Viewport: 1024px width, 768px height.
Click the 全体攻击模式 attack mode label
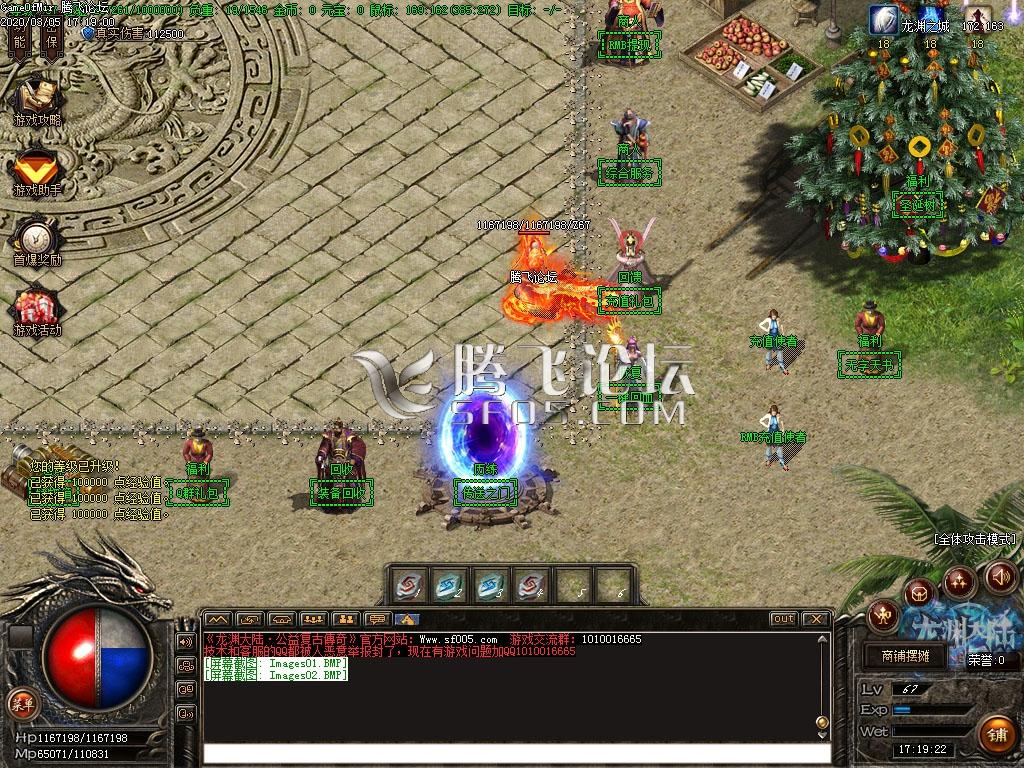pos(975,539)
